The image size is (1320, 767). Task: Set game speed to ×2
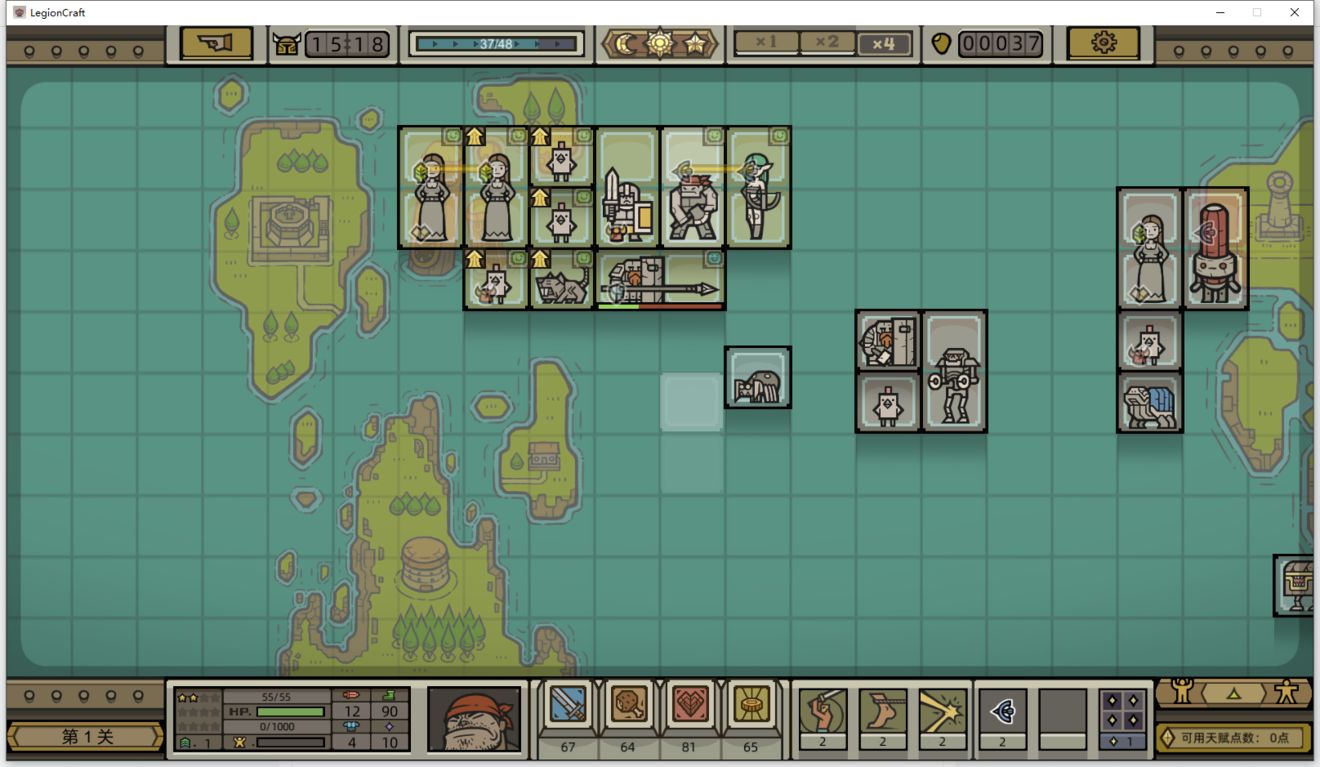click(827, 43)
